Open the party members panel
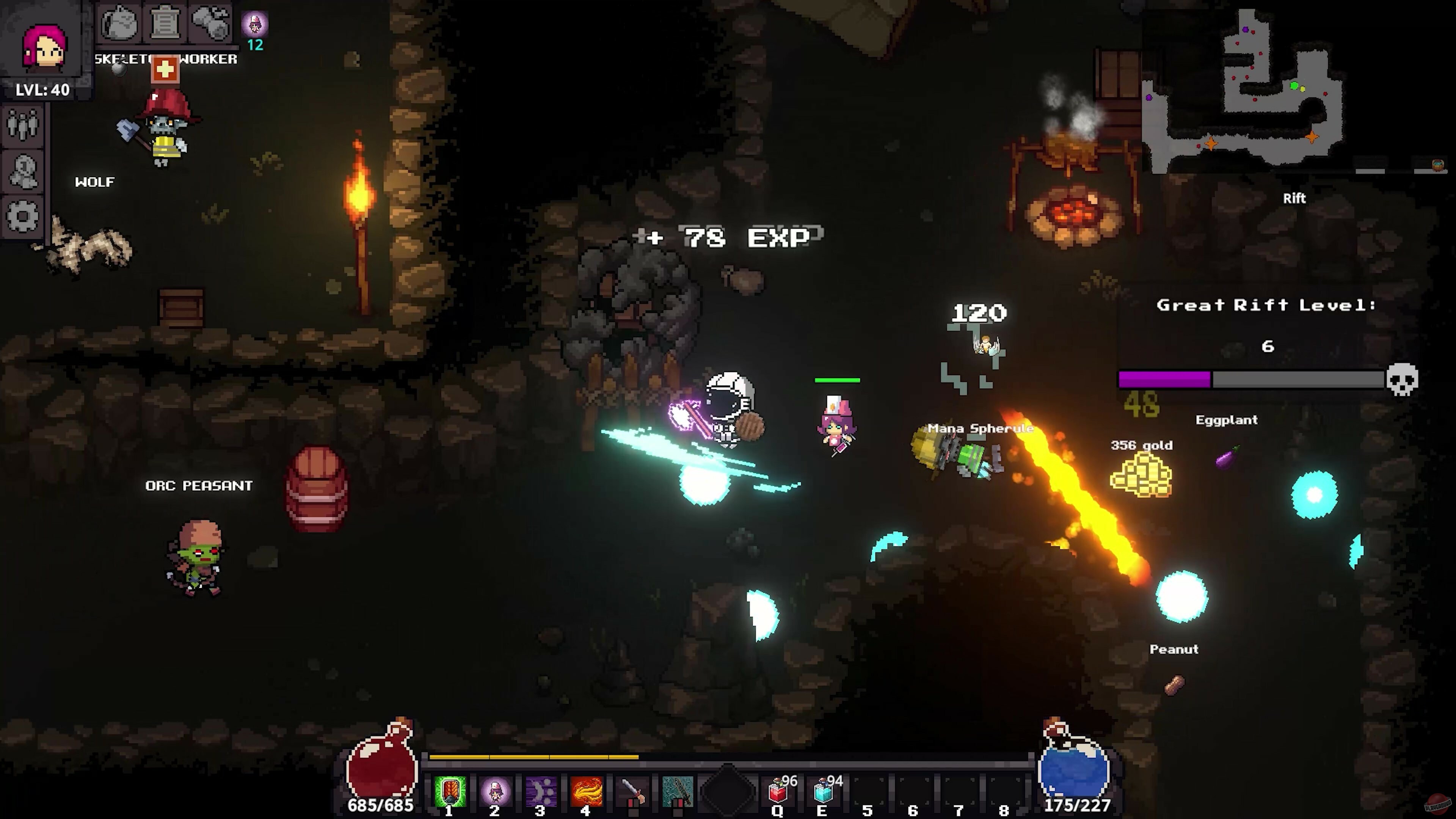The width and height of the screenshot is (1456, 819). point(23,126)
